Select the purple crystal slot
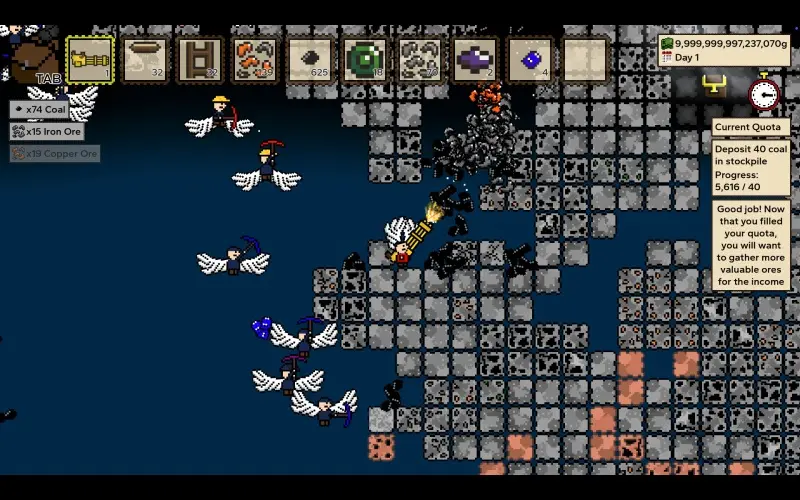This screenshot has width=800, height=500. pyautogui.click(x=476, y=59)
